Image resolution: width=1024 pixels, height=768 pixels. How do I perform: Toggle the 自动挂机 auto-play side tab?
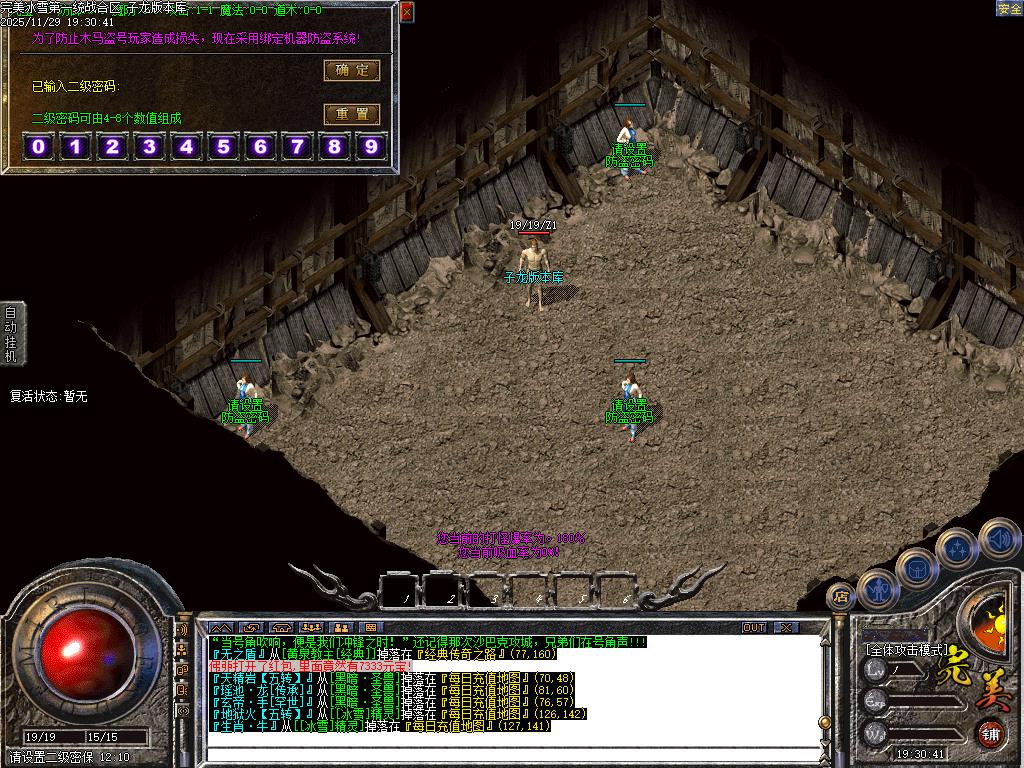(11, 333)
